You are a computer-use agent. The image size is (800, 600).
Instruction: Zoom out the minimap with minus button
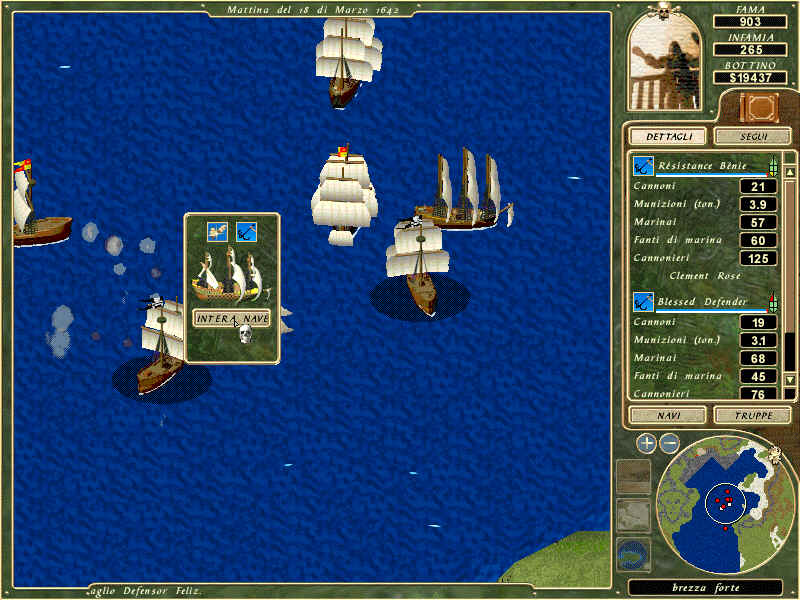tap(670, 443)
